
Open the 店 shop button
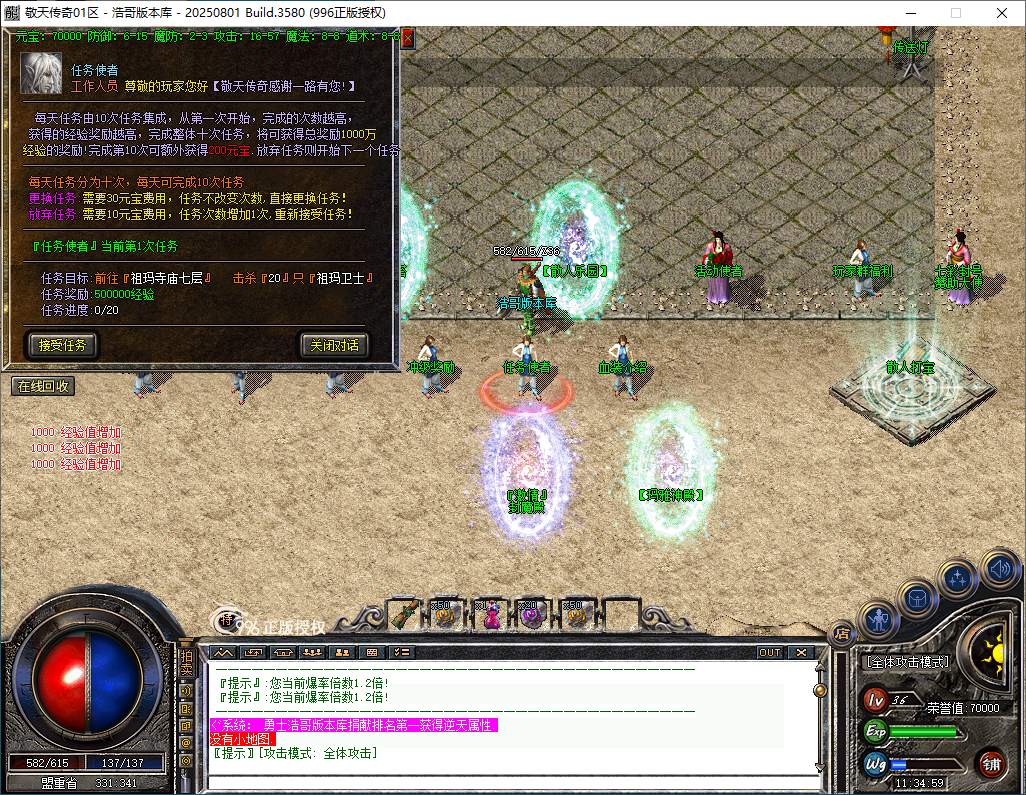[x=841, y=632]
